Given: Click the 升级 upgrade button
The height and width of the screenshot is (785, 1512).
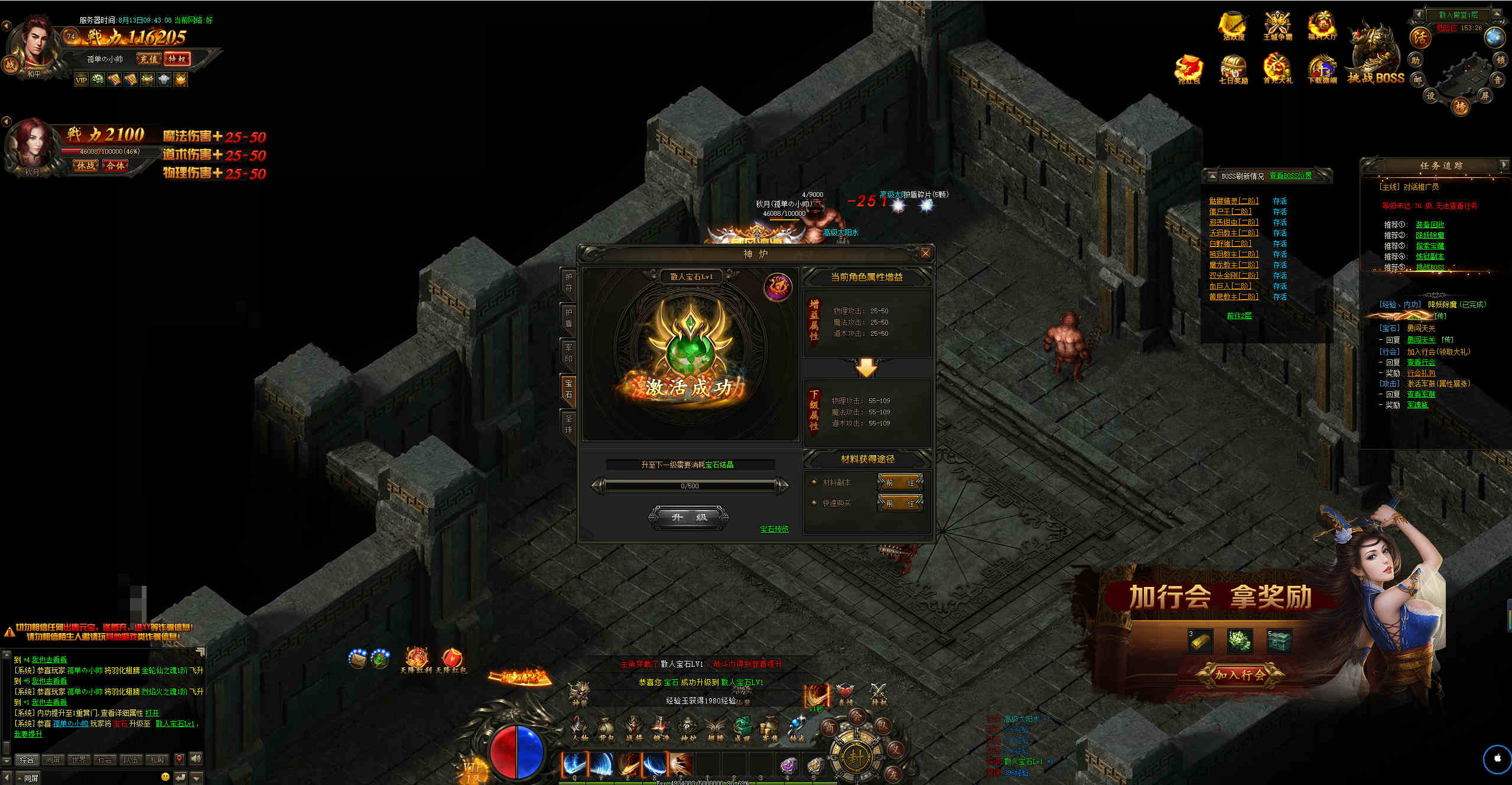Looking at the screenshot, I should [688, 517].
